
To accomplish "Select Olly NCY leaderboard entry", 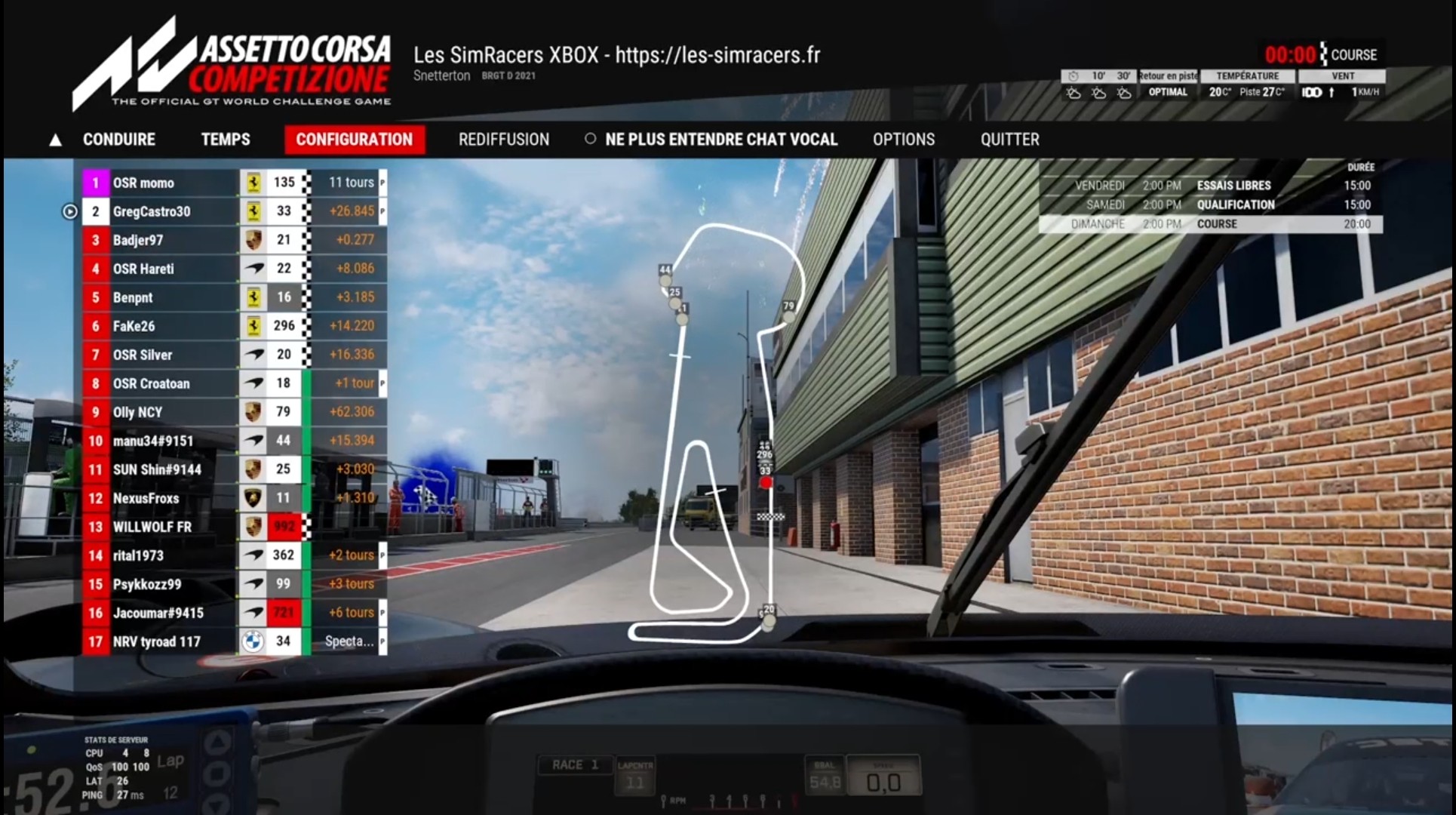I will pos(138,412).
